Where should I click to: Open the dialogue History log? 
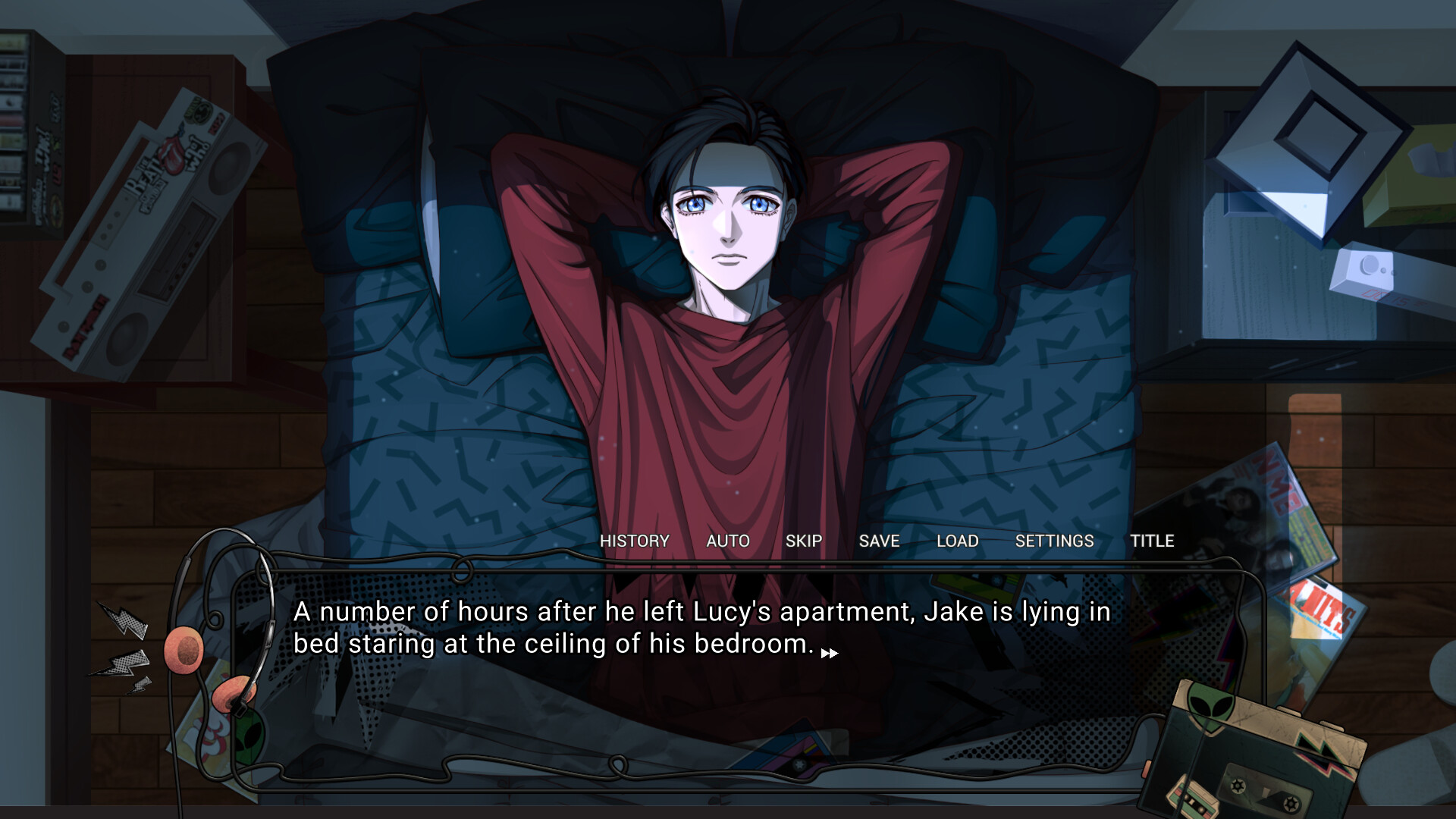(x=634, y=541)
